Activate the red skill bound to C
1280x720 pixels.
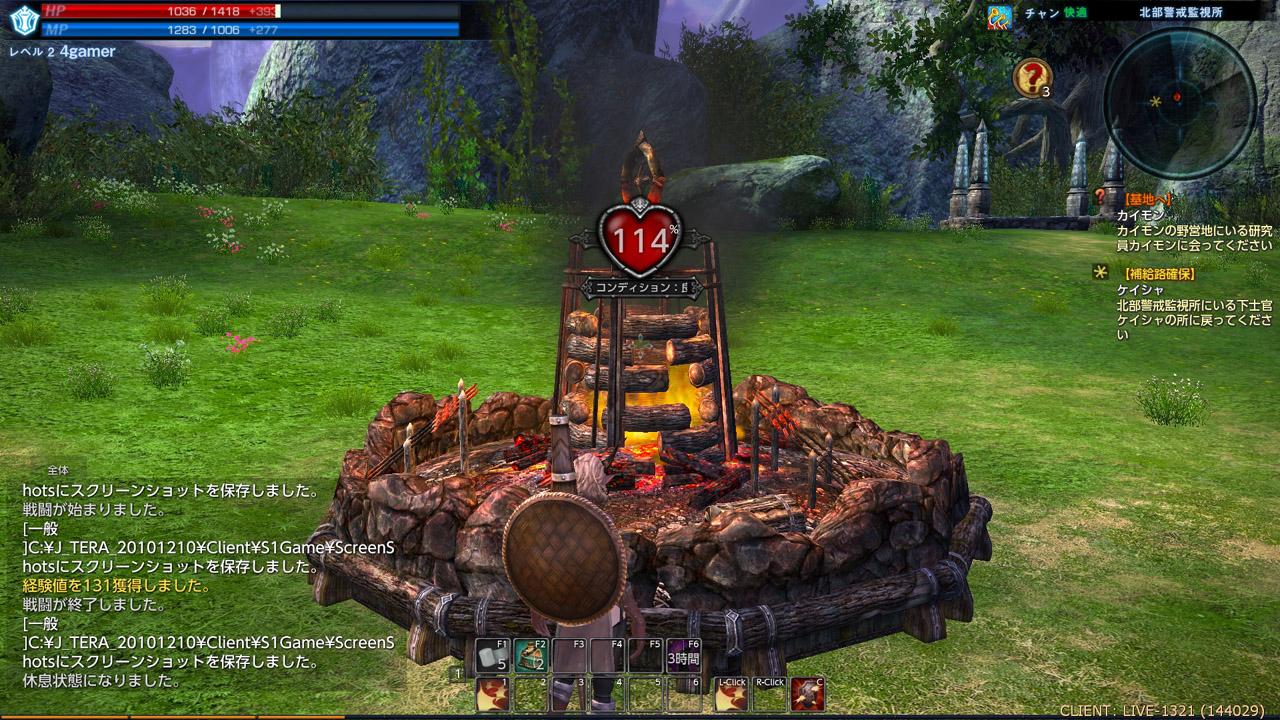click(807, 694)
